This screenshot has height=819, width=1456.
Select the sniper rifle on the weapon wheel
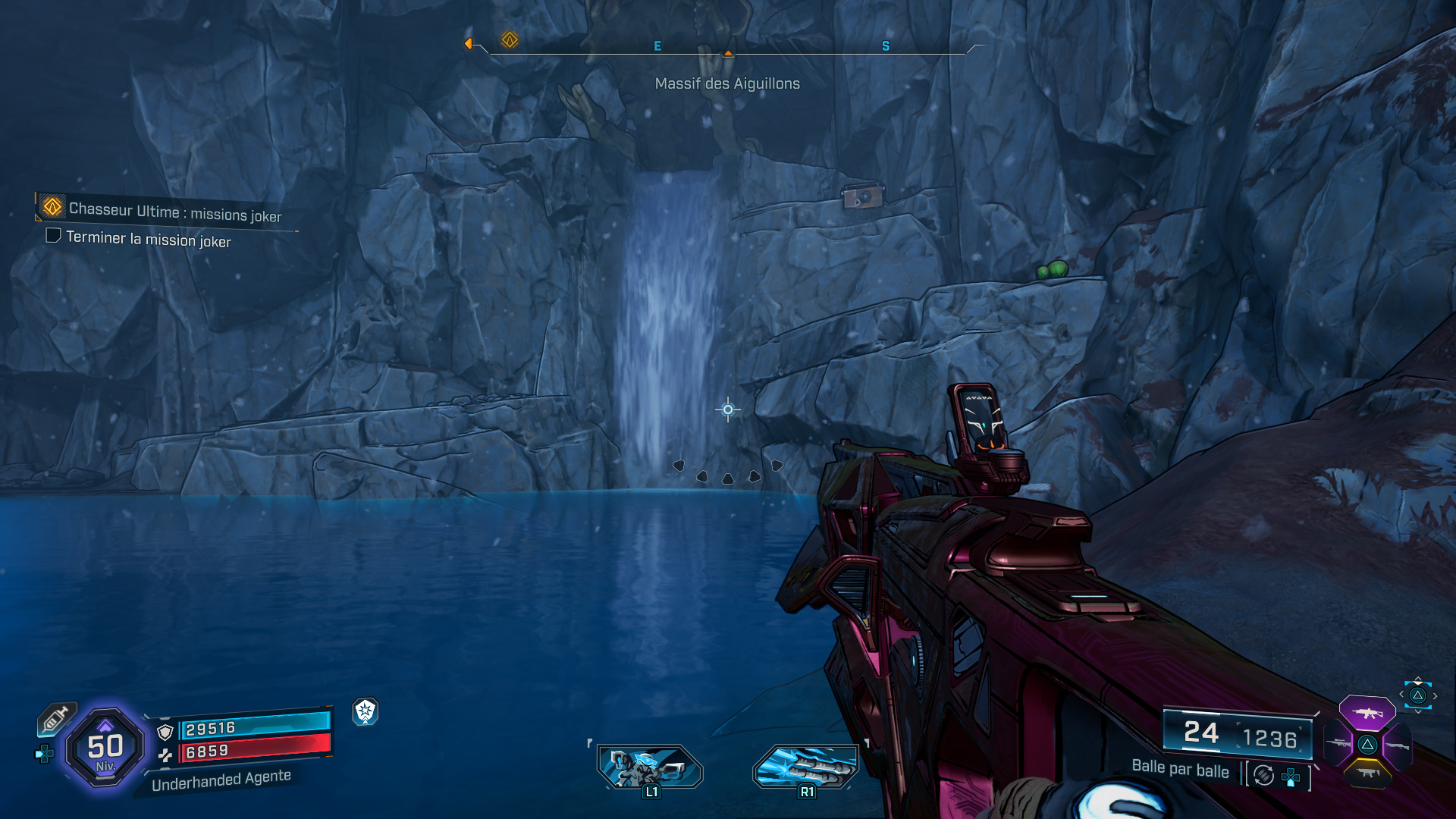(x=1338, y=742)
